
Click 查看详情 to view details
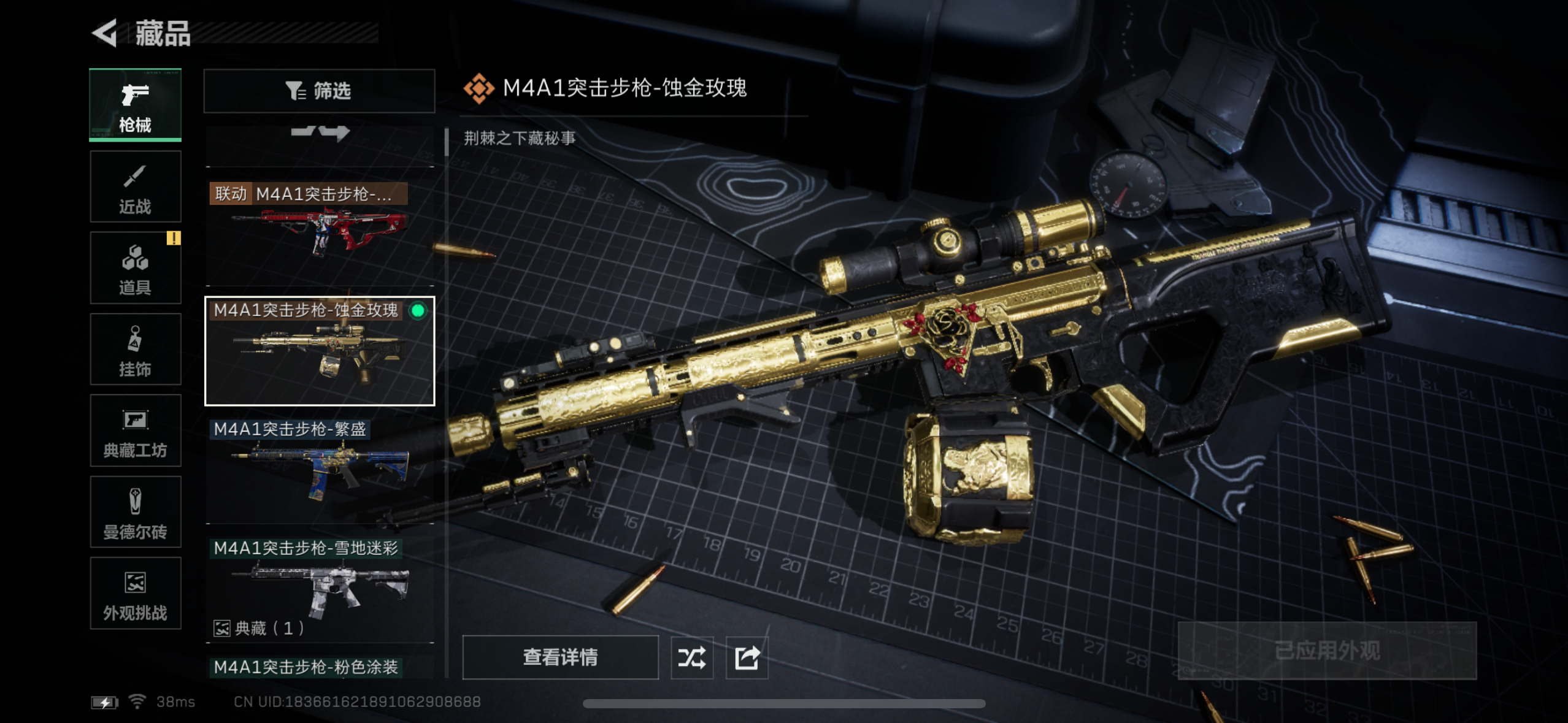click(560, 657)
